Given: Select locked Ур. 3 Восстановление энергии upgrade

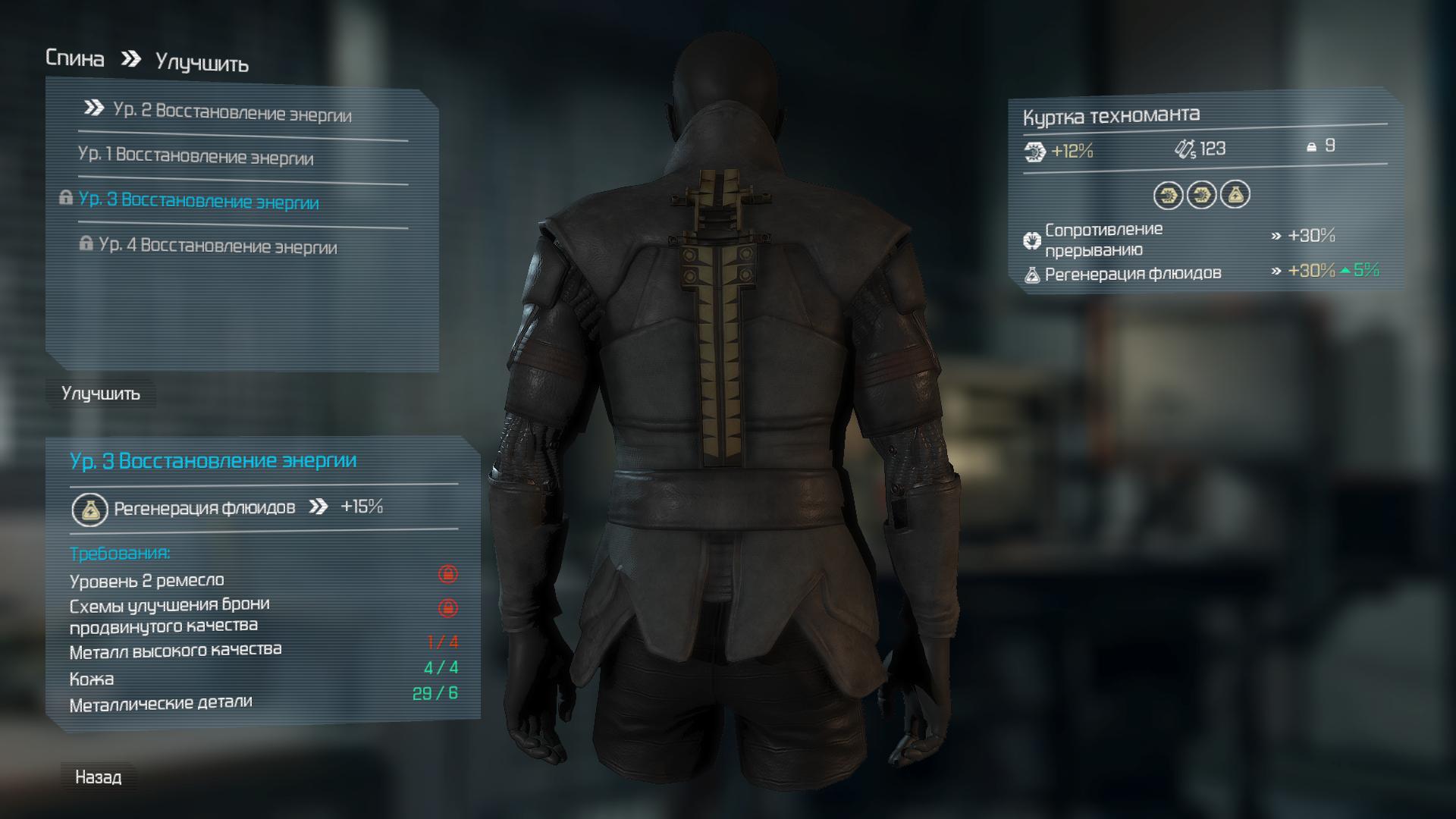Looking at the screenshot, I should click(x=199, y=201).
